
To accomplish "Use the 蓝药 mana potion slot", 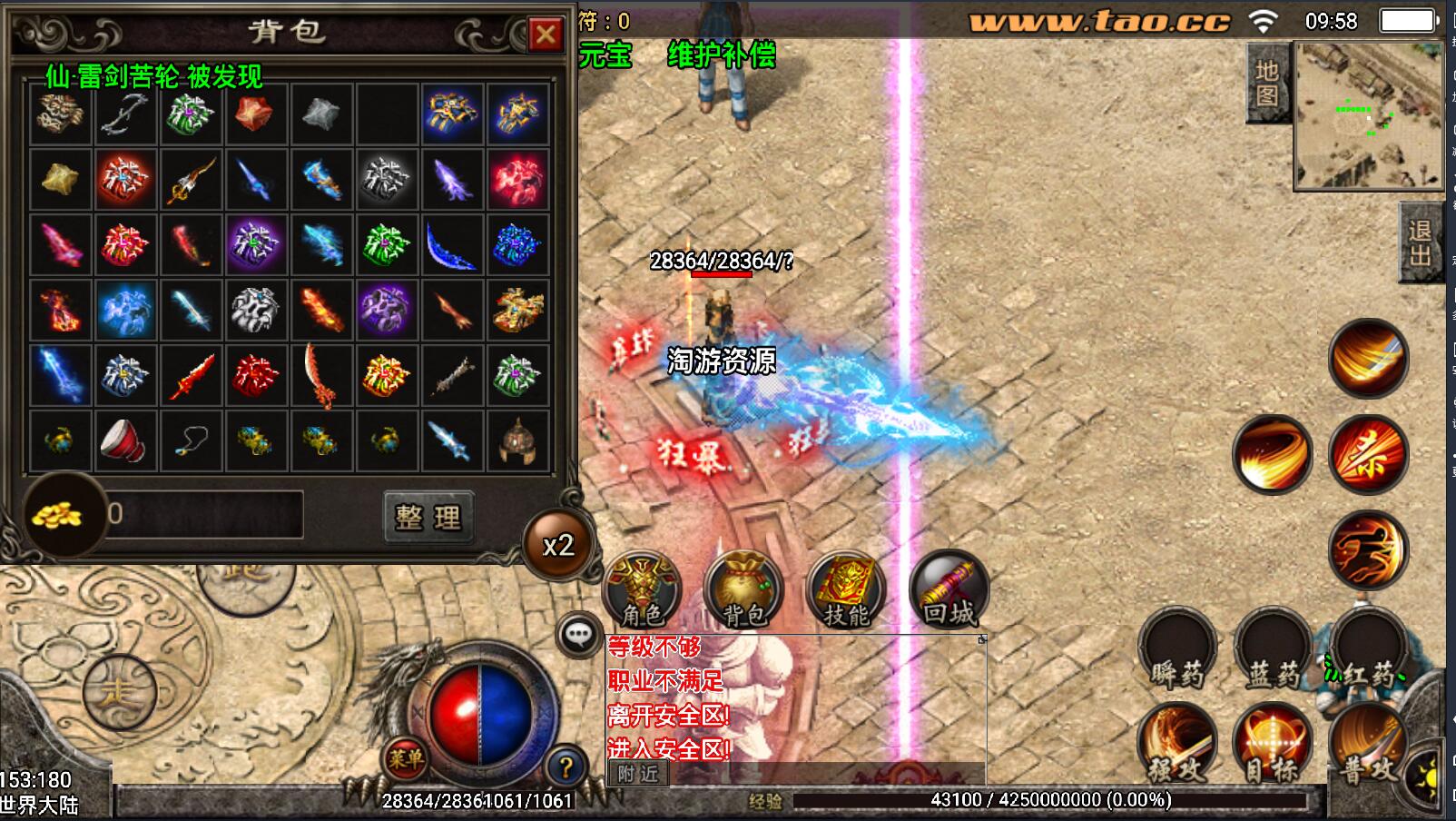I will click(x=1272, y=651).
